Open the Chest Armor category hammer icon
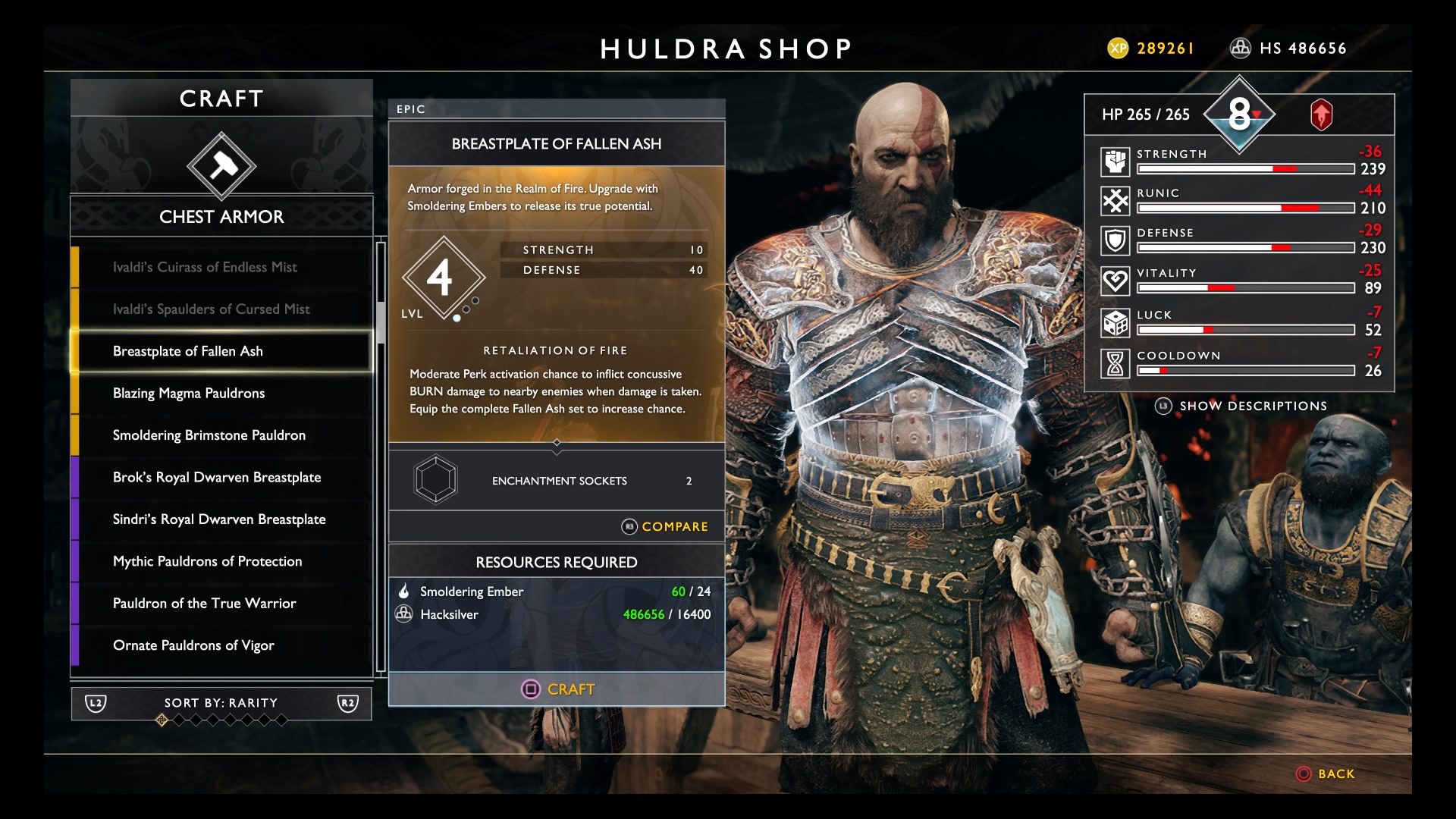The height and width of the screenshot is (819, 1456). (221, 166)
